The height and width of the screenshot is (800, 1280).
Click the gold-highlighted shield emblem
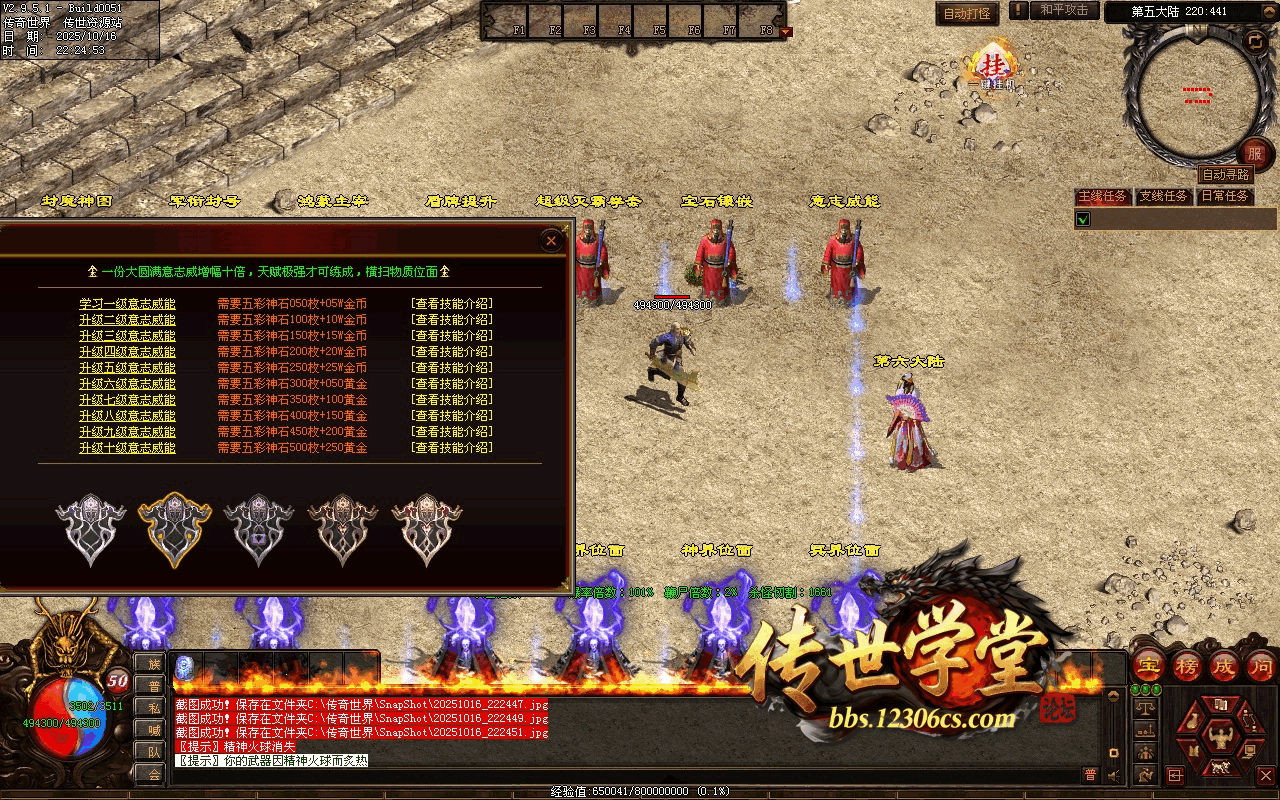(x=175, y=529)
